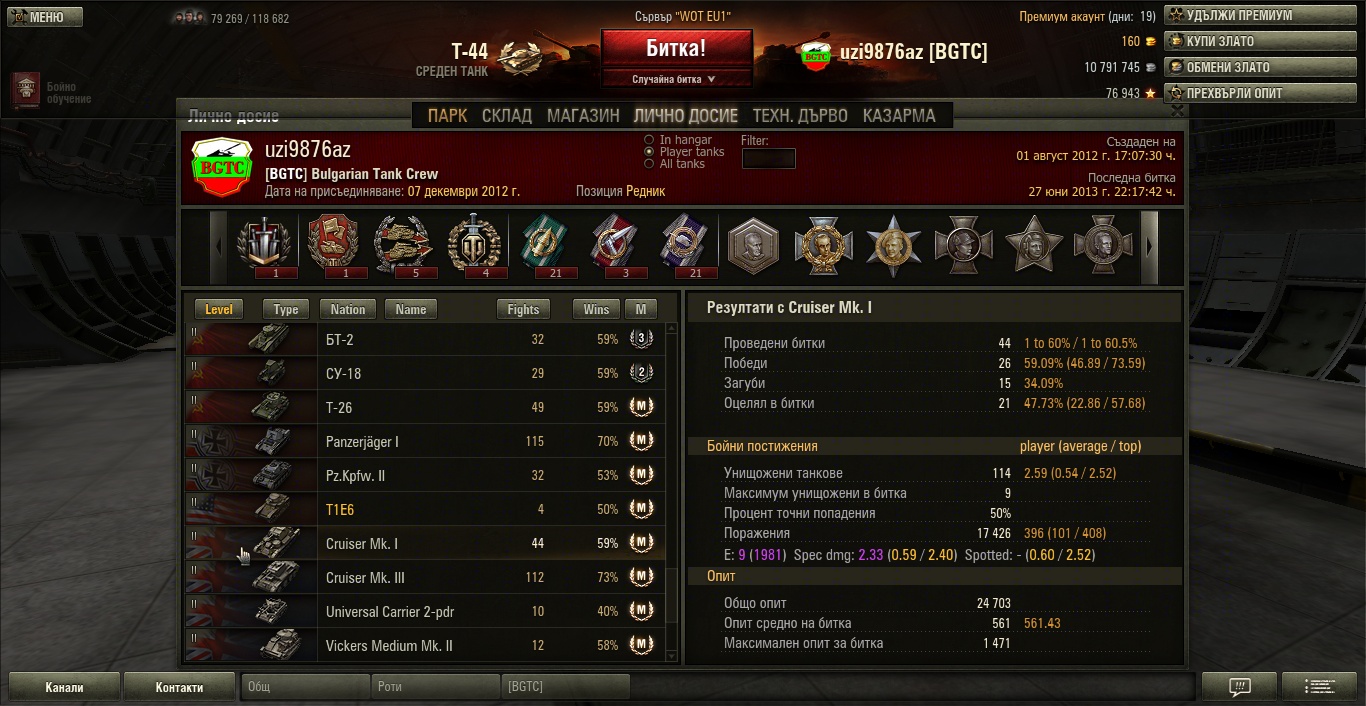This screenshot has width=1366, height=706.
Task: Start the battle with the Битка! button
Action: 676,47
